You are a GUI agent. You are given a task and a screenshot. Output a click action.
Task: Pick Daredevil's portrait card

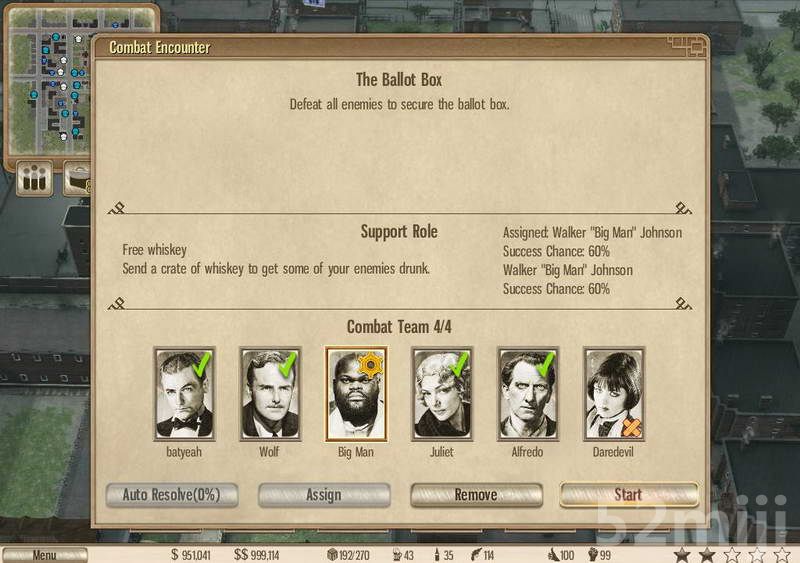pyautogui.click(x=614, y=394)
